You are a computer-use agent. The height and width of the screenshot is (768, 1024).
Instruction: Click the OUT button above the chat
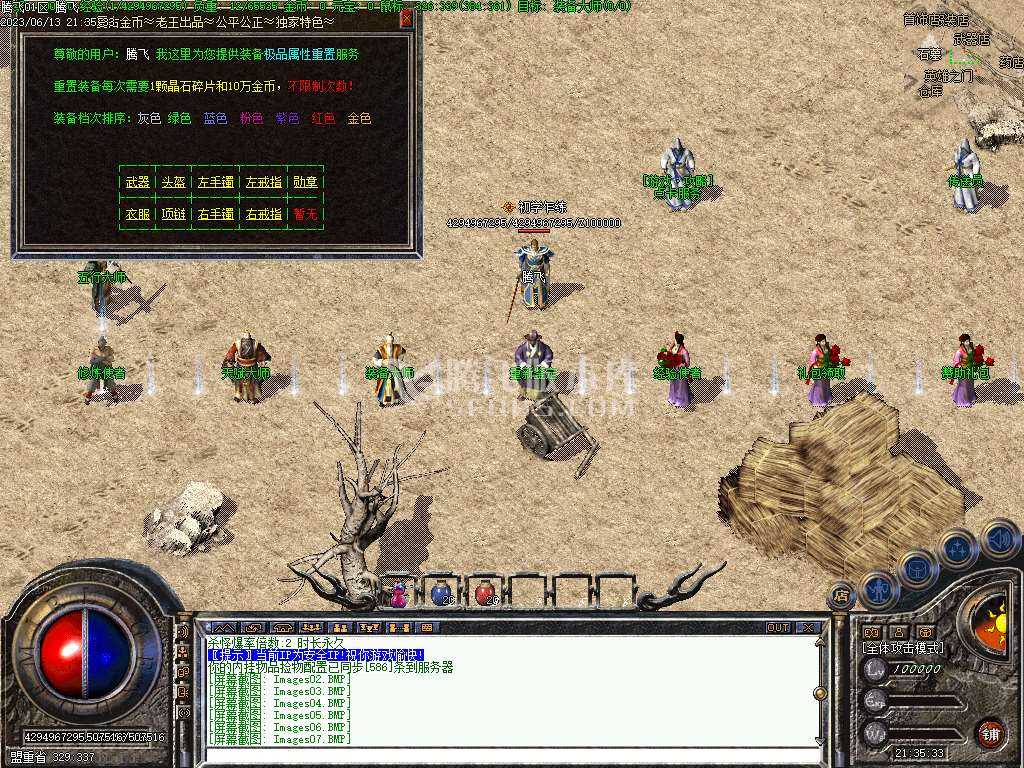click(x=778, y=628)
